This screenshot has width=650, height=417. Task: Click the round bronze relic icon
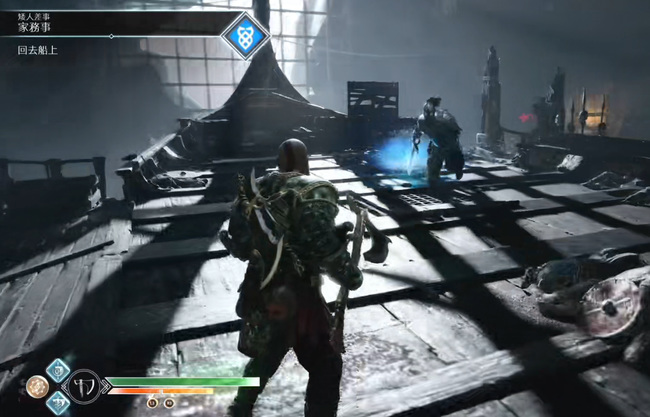[37, 386]
